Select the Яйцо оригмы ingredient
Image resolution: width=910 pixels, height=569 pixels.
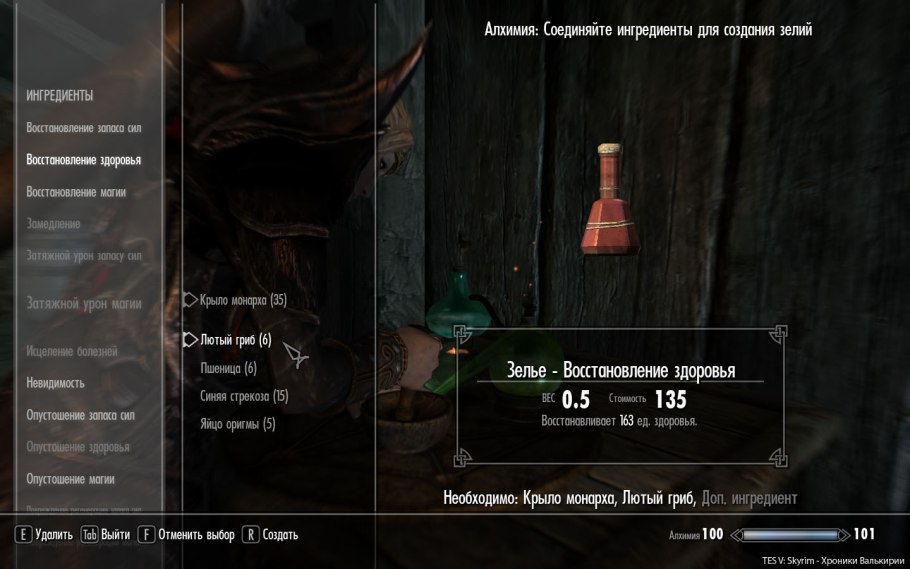(x=238, y=424)
